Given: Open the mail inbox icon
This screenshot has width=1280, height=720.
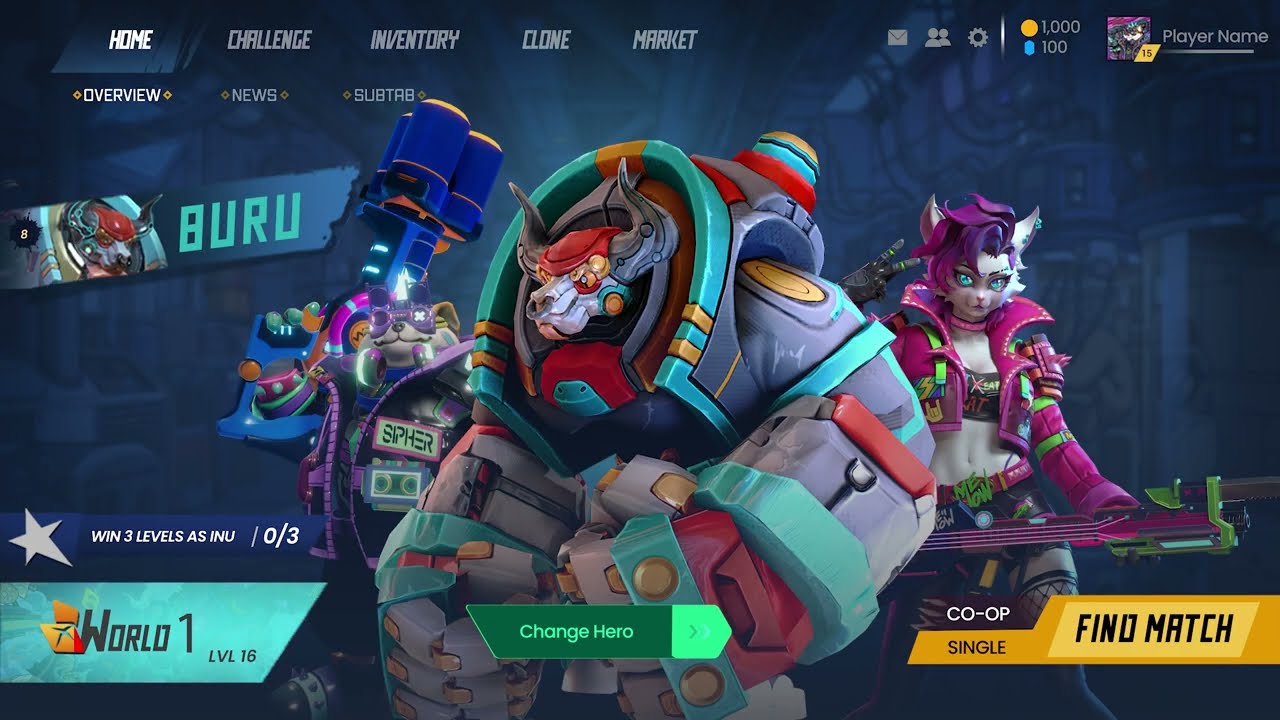Looking at the screenshot, I should (896, 37).
